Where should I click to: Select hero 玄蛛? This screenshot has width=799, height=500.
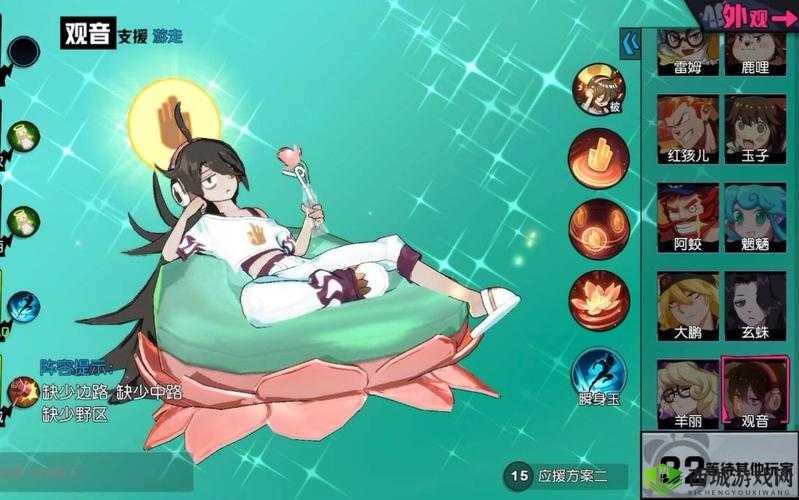[754, 303]
